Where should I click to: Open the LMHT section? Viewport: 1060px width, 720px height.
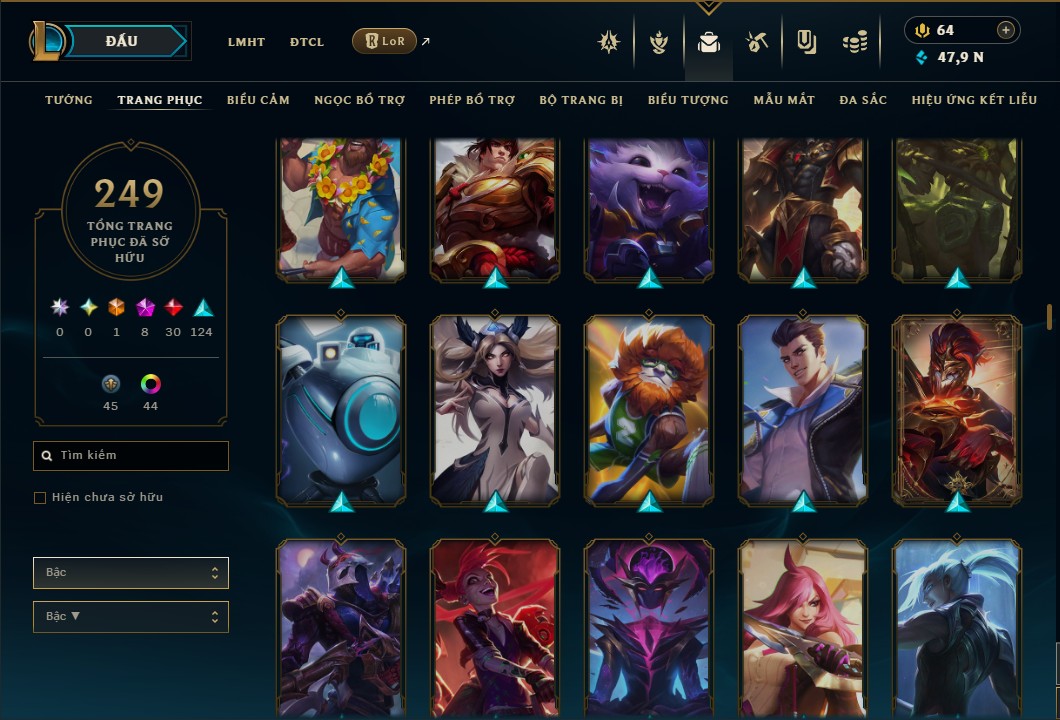[x=246, y=42]
